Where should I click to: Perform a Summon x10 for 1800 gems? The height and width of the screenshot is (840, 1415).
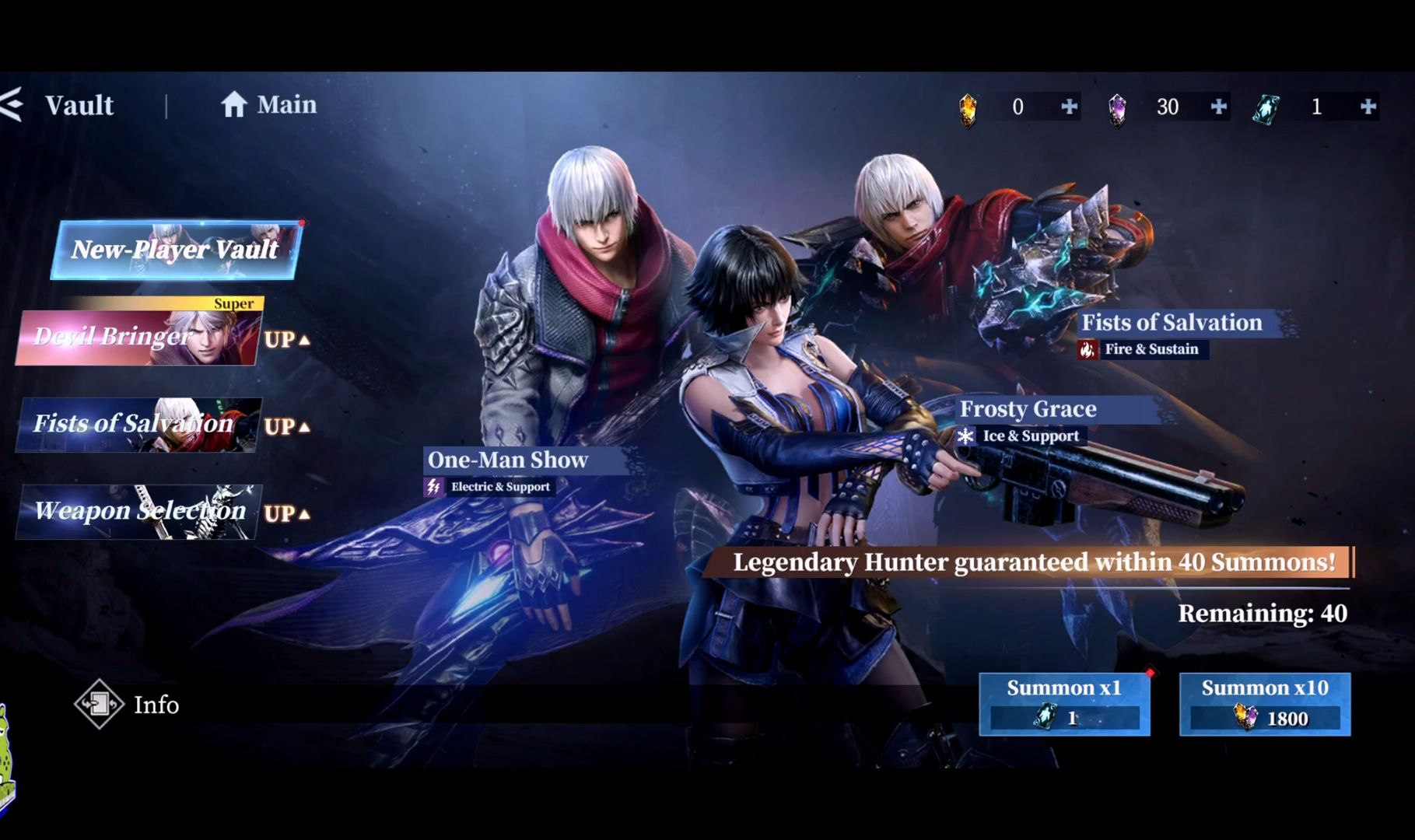point(1264,704)
